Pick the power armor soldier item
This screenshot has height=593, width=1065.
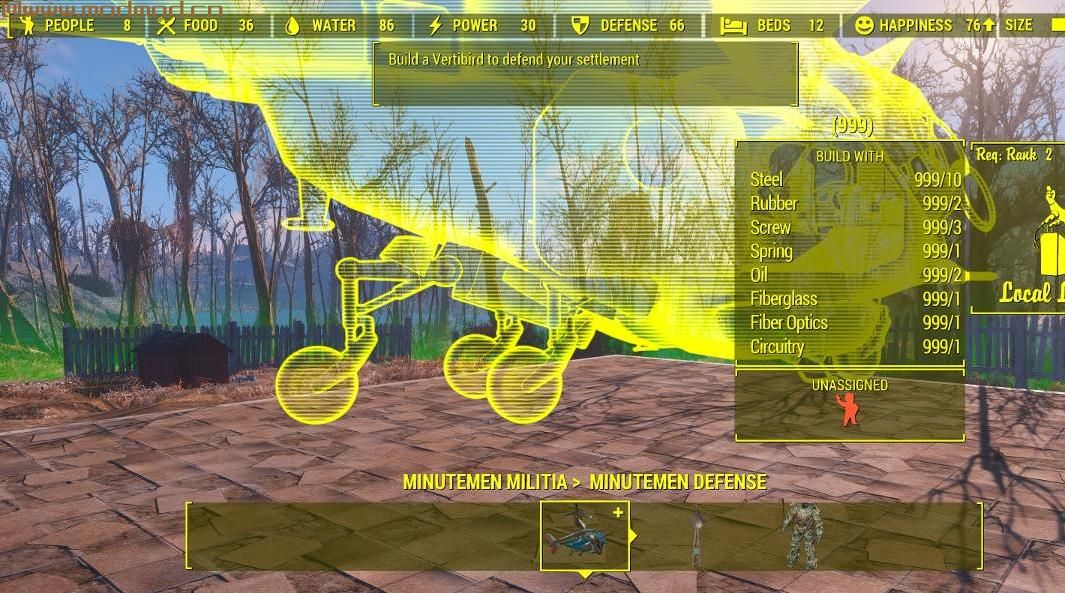(799, 536)
